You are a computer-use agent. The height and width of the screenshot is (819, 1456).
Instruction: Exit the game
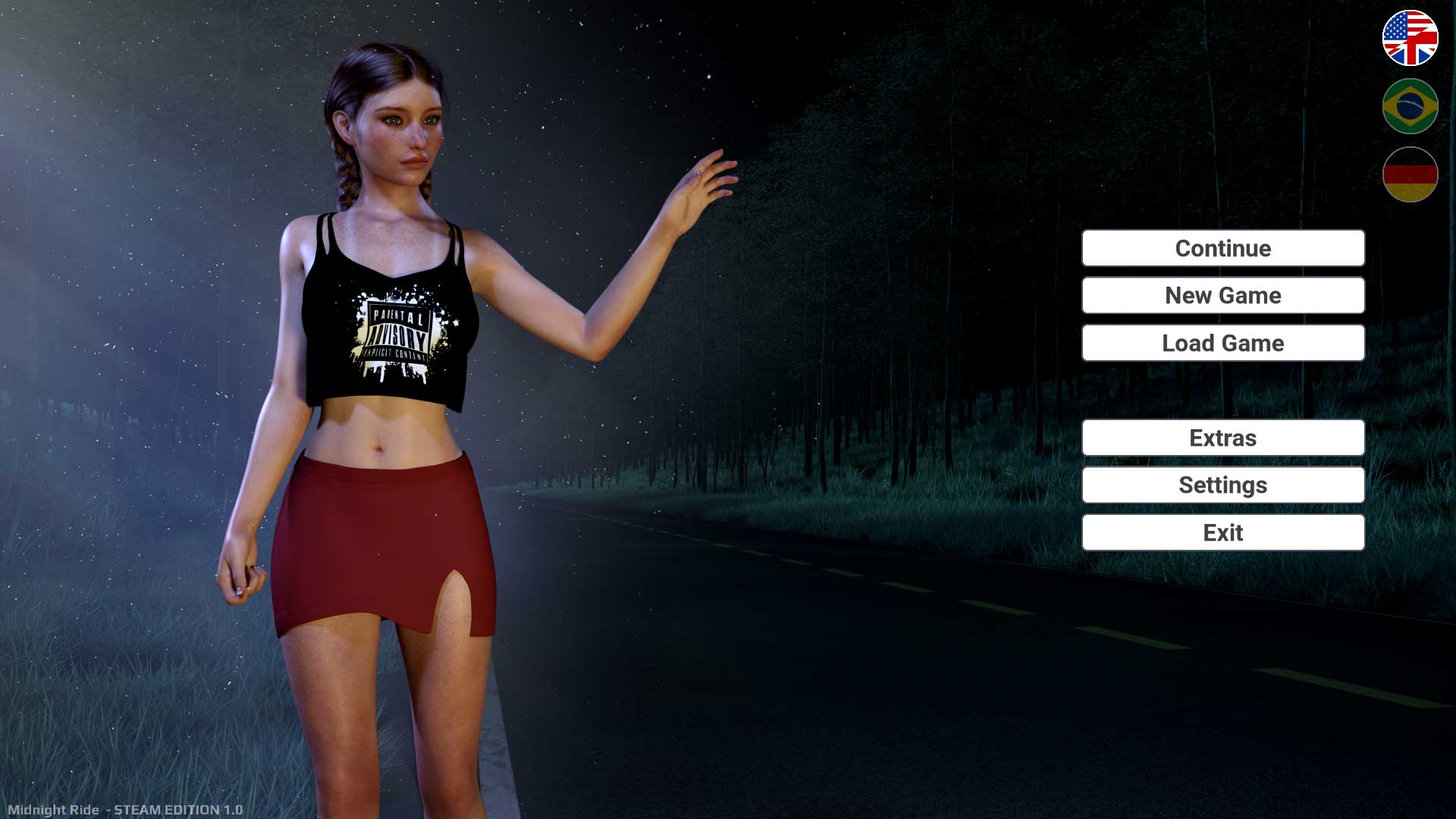(1222, 532)
